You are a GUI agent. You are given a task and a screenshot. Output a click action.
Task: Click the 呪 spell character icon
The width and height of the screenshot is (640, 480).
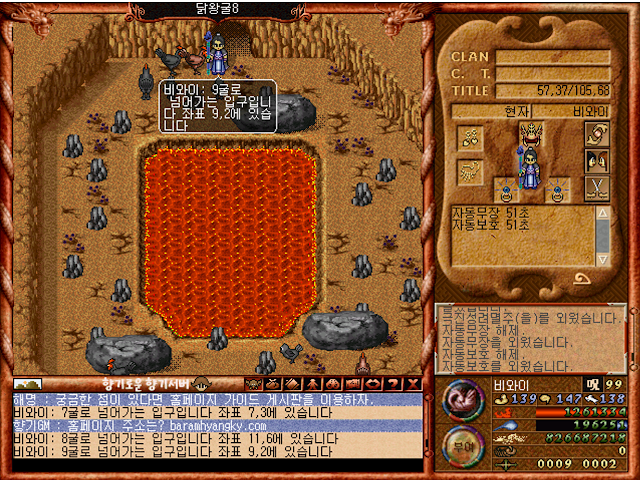point(593,384)
